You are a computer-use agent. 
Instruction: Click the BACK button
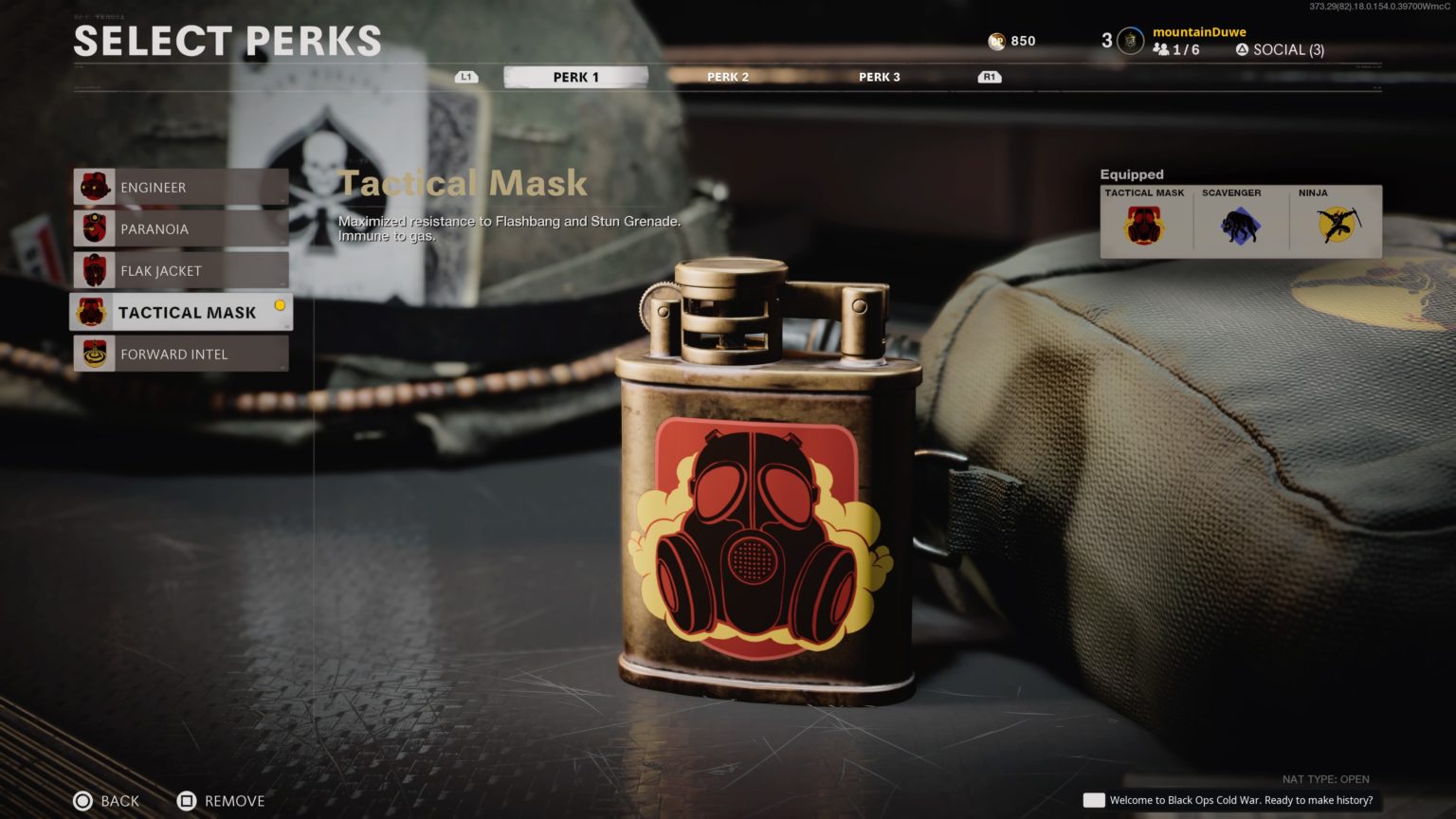(x=106, y=801)
